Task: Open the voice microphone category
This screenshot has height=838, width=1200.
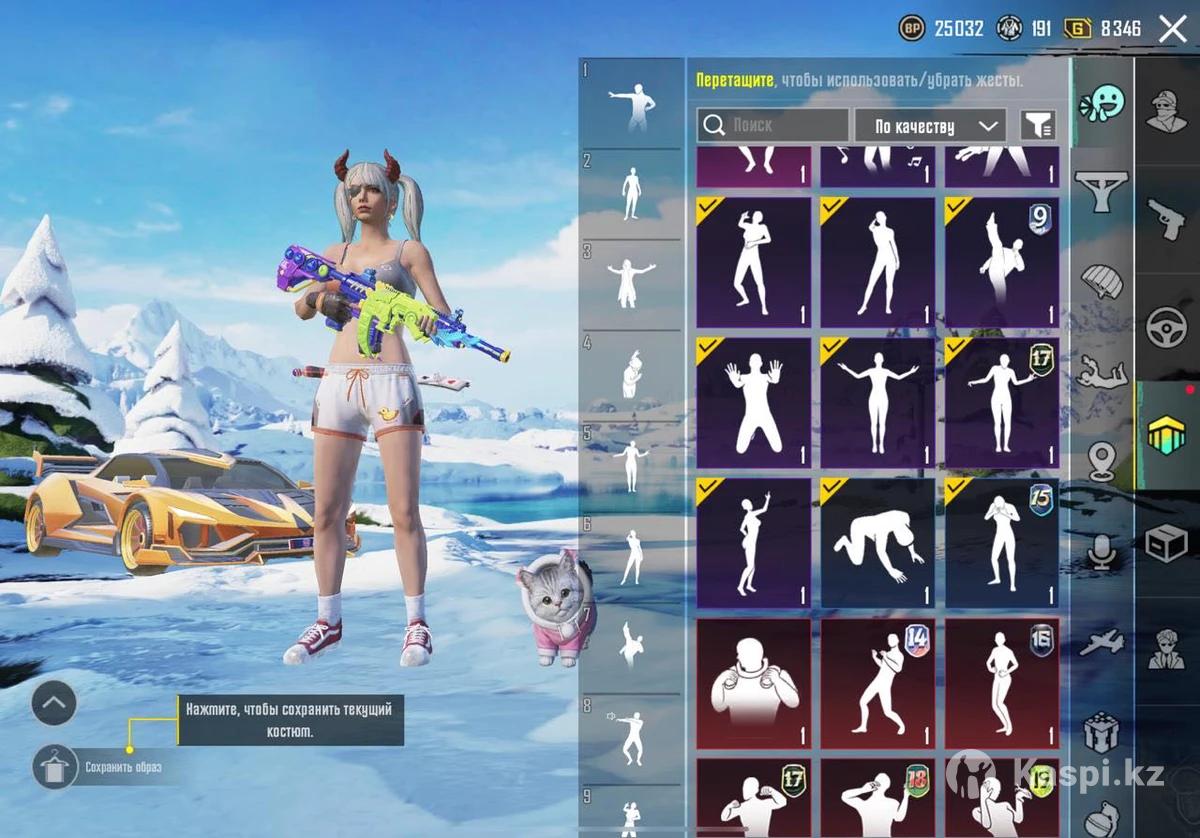Action: (x=1101, y=551)
